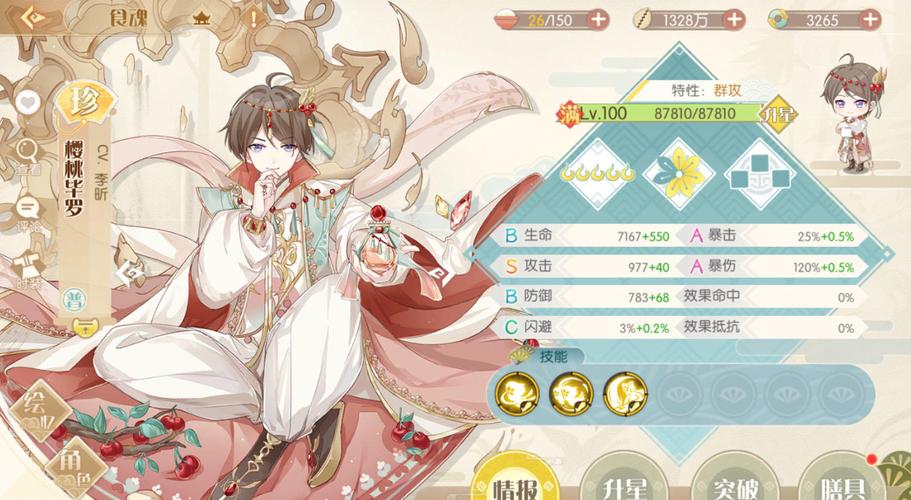Open the 查看 magnifier view option

coord(29,154)
